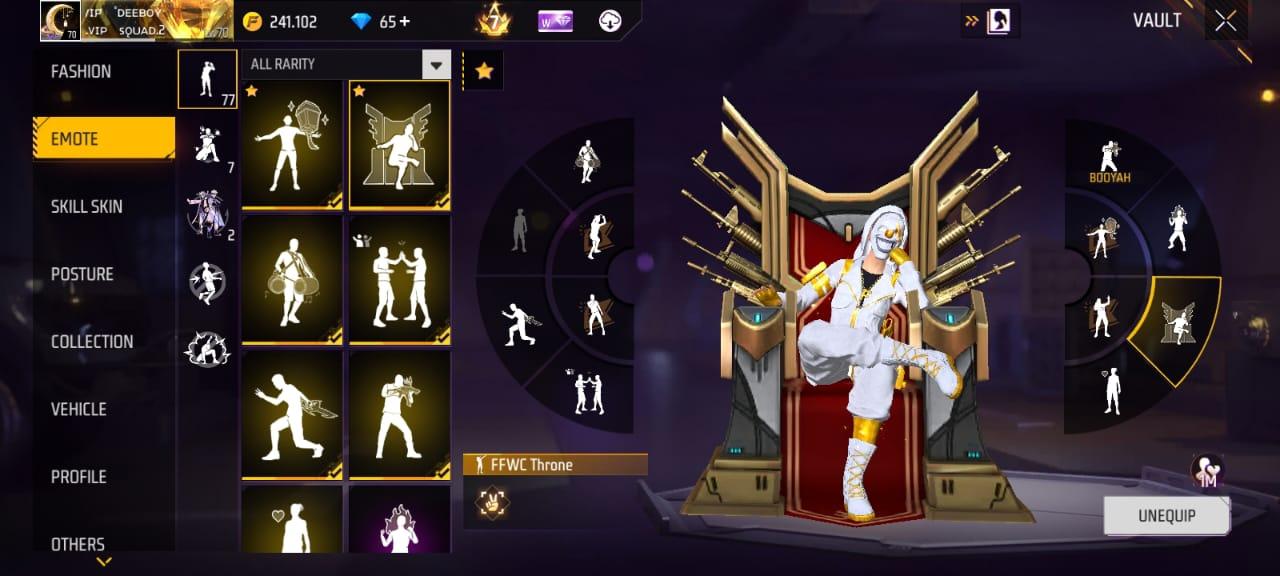Choose the high-five duo emote tile
The height and width of the screenshot is (576, 1280).
click(399, 279)
